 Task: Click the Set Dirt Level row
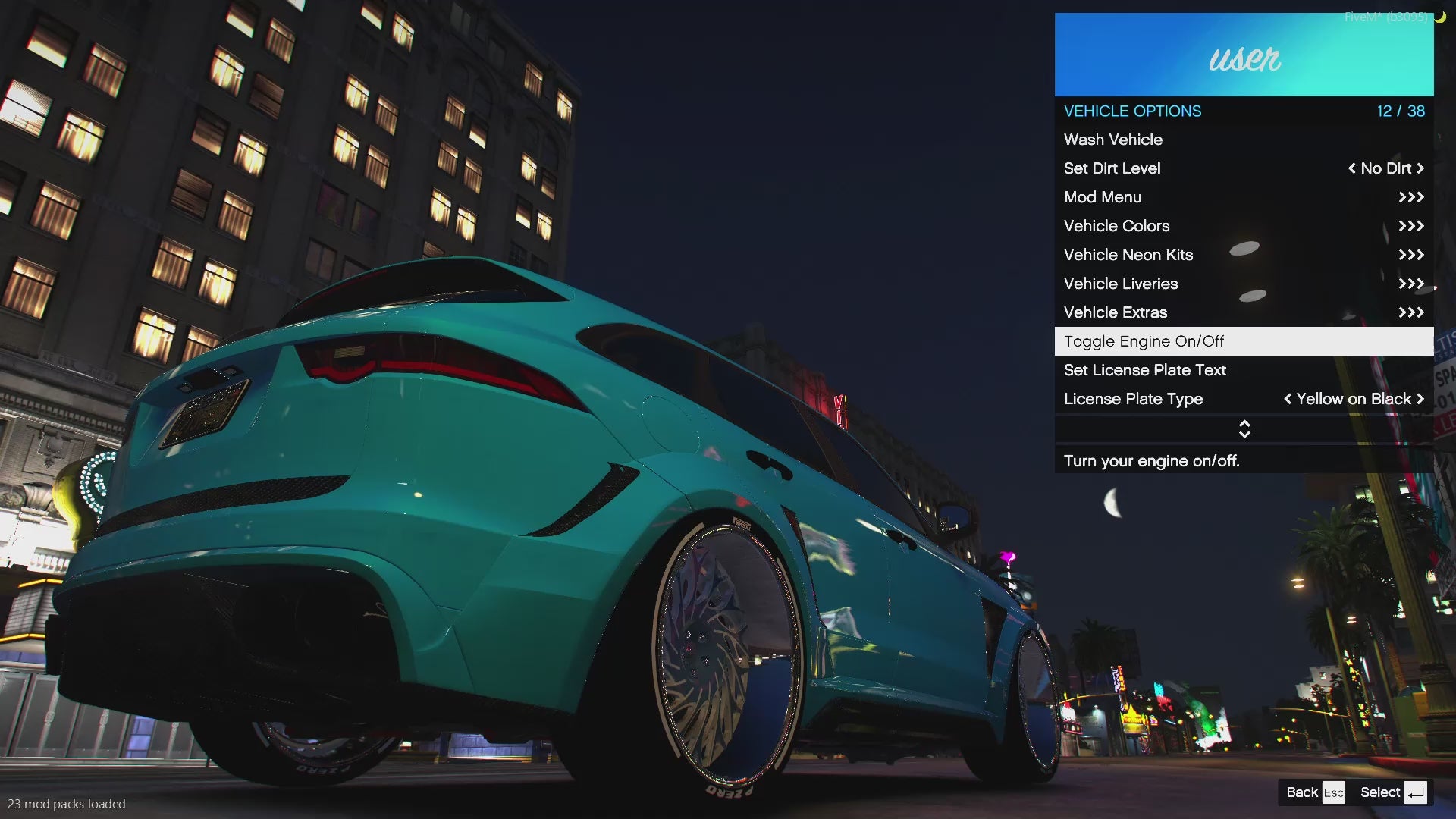point(1112,168)
